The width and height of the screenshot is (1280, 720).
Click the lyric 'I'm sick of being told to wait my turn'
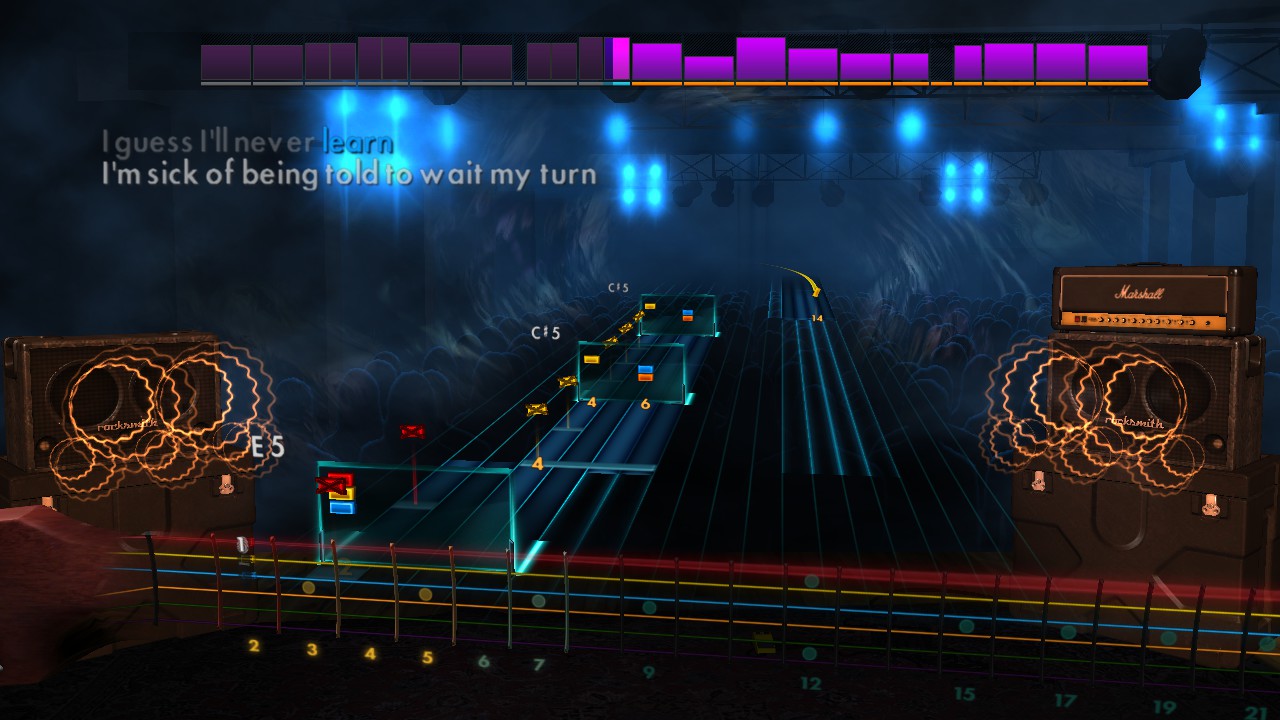(348, 174)
